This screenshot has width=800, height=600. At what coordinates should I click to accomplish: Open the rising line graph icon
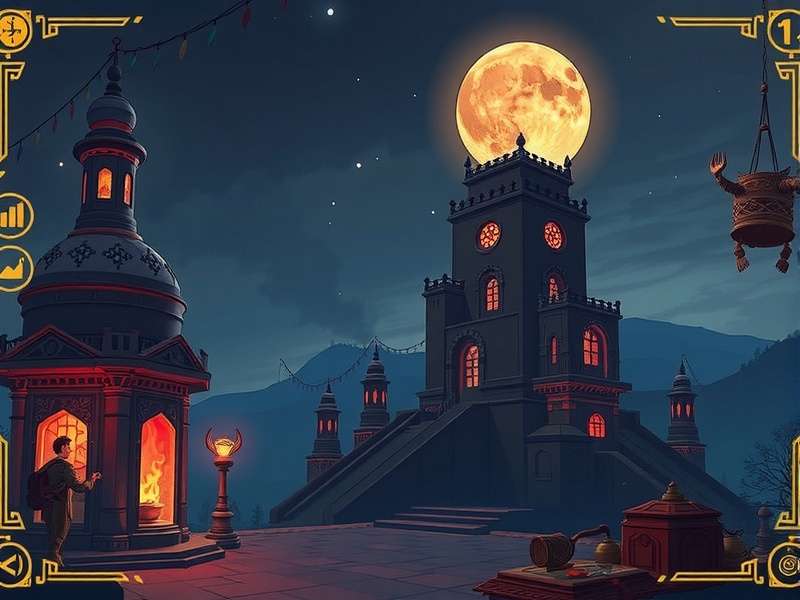click(x=14, y=268)
